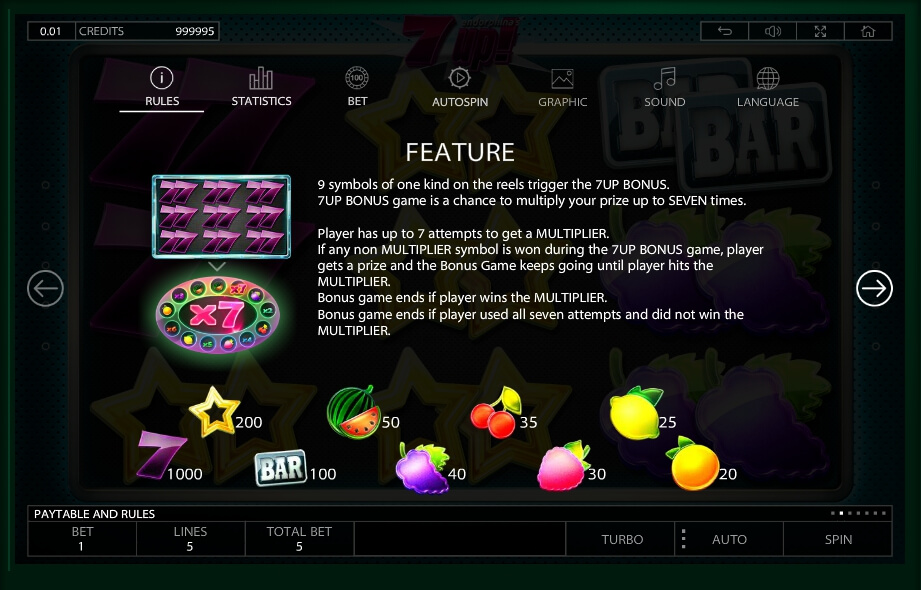
Task: Go to the previous paytable page
Action: (45, 289)
